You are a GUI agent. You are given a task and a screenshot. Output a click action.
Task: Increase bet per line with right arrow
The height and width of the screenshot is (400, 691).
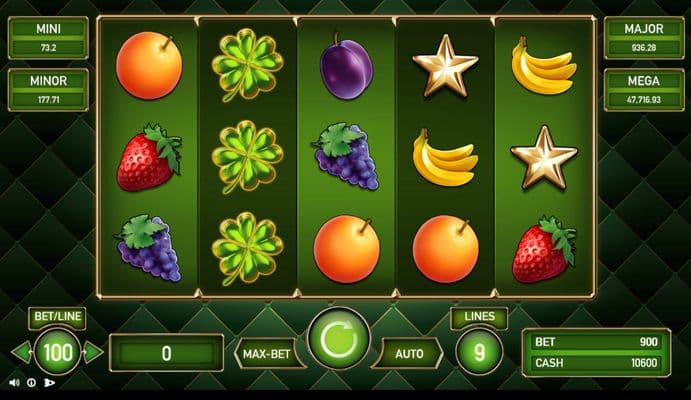[93, 352]
